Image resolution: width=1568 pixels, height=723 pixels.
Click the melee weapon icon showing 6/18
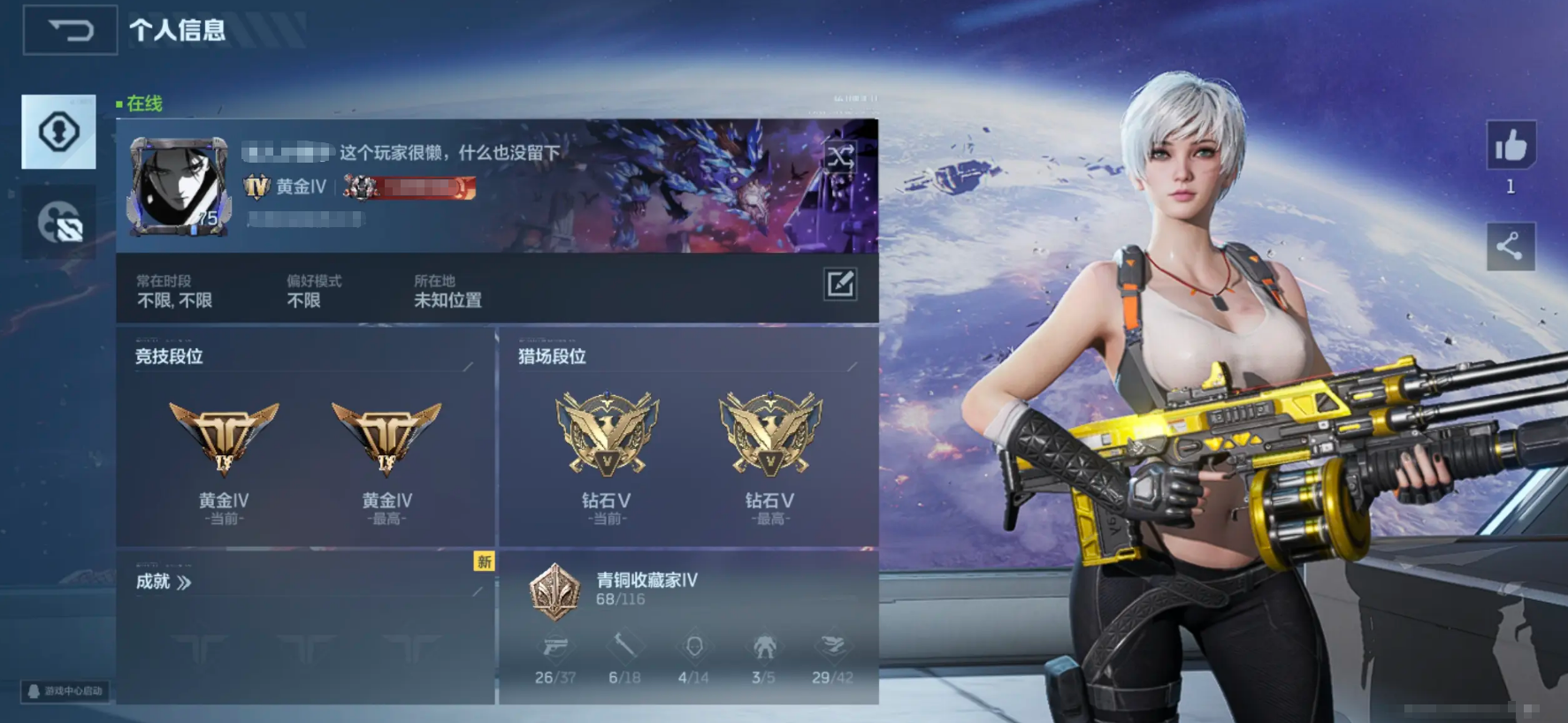(625, 648)
